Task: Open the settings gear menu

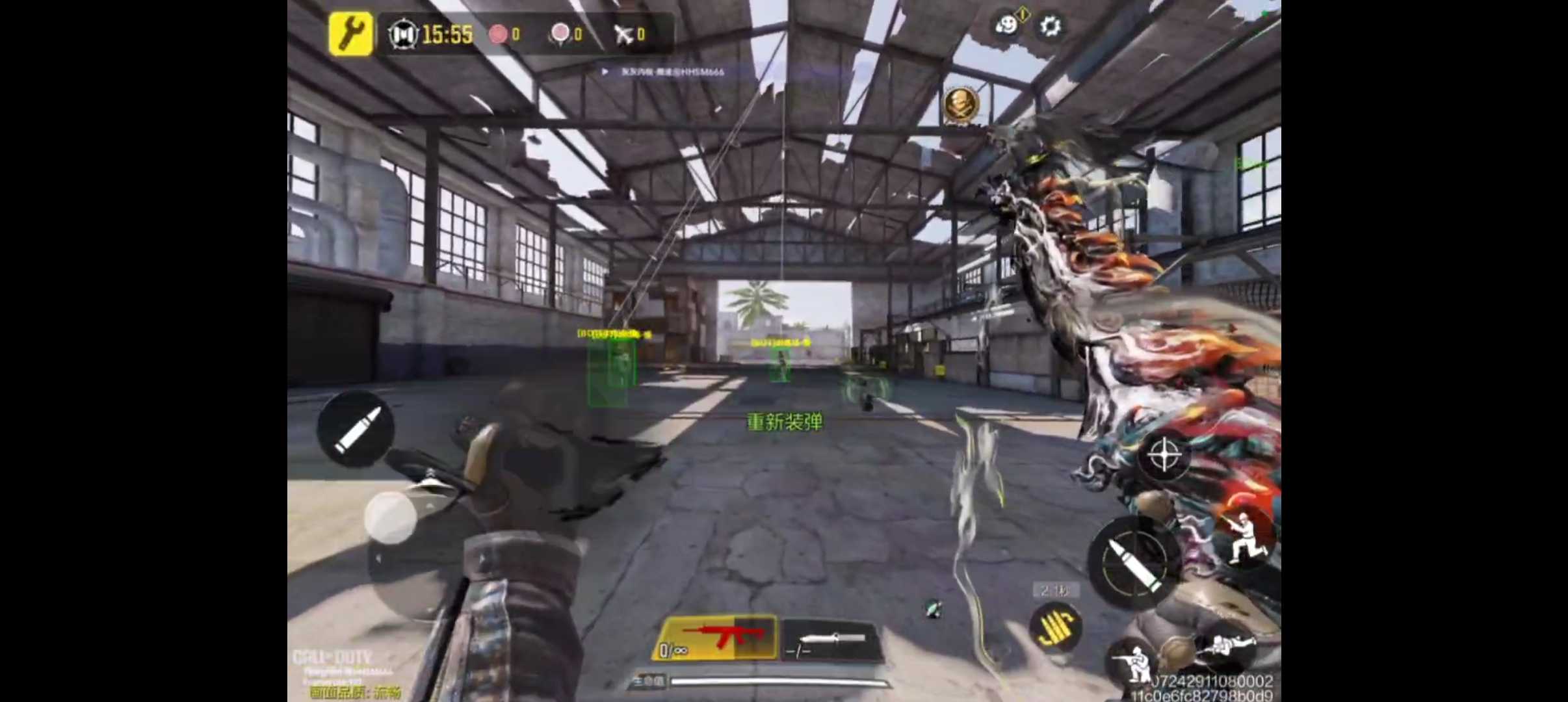Action: point(1050,27)
